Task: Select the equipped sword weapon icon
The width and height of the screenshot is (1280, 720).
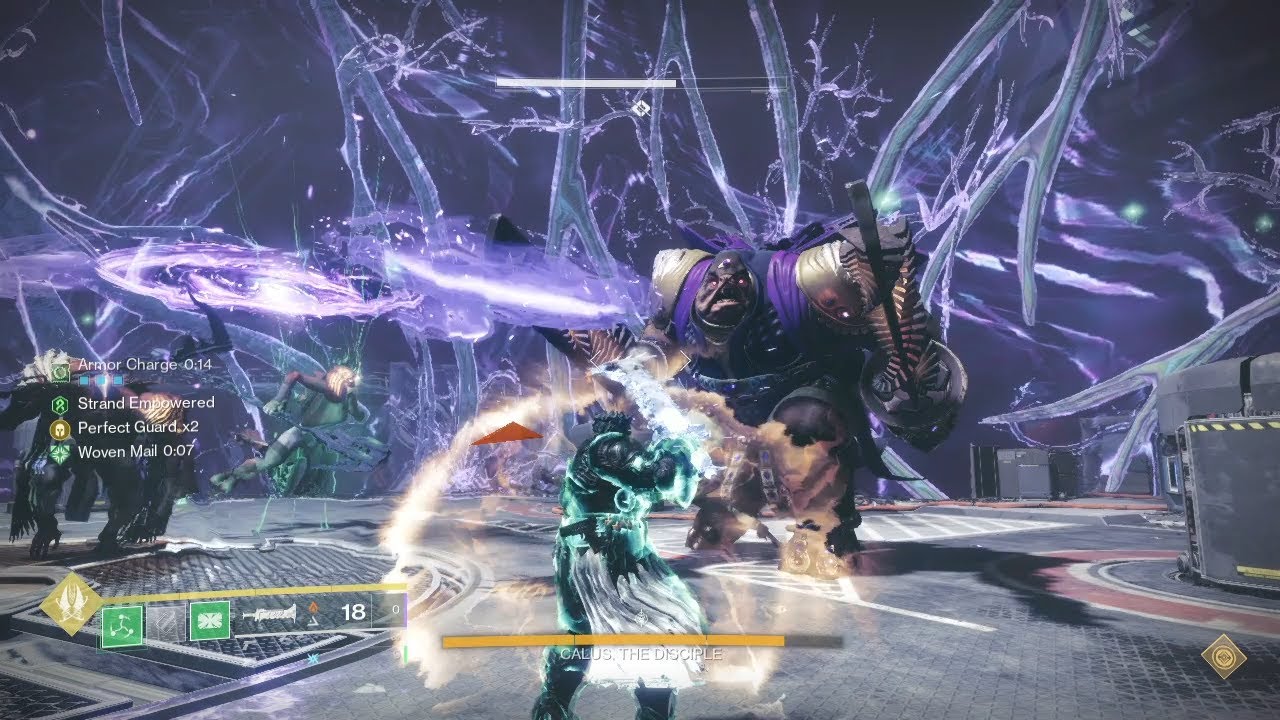Action: coord(268,613)
